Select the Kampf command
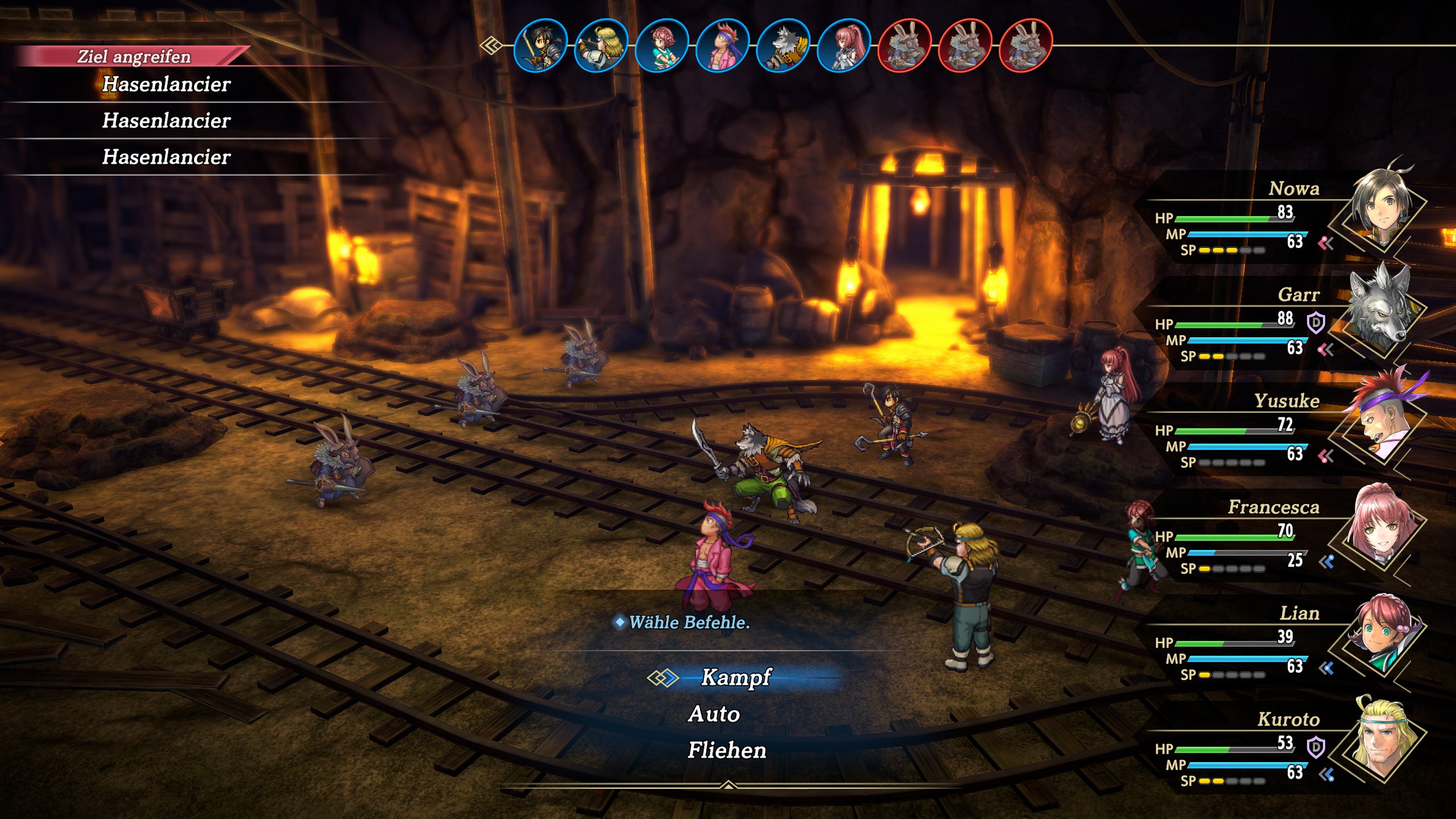The image size is (1456, 819). (x=735, y=677)
